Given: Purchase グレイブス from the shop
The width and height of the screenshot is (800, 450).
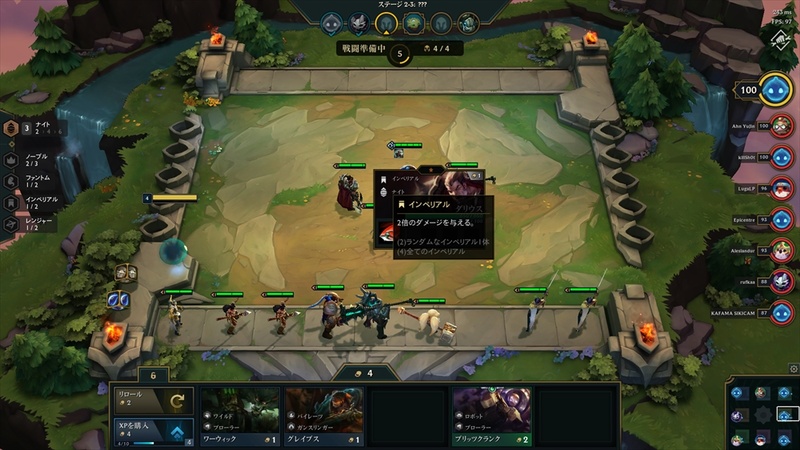Looking at the screenshot, I should click(322, 415).
